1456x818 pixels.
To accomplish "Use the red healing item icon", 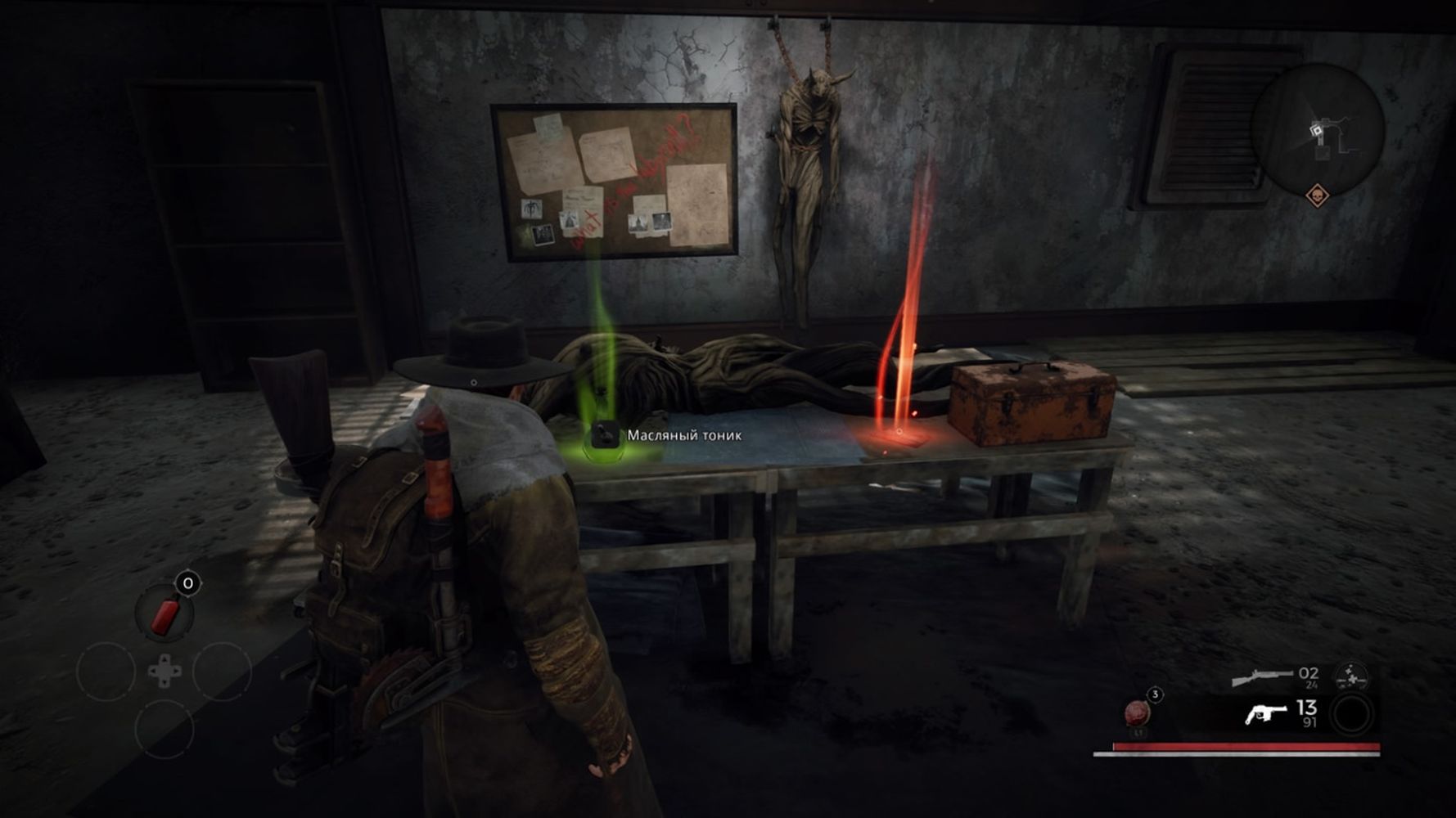I will tap(1138, 712).
